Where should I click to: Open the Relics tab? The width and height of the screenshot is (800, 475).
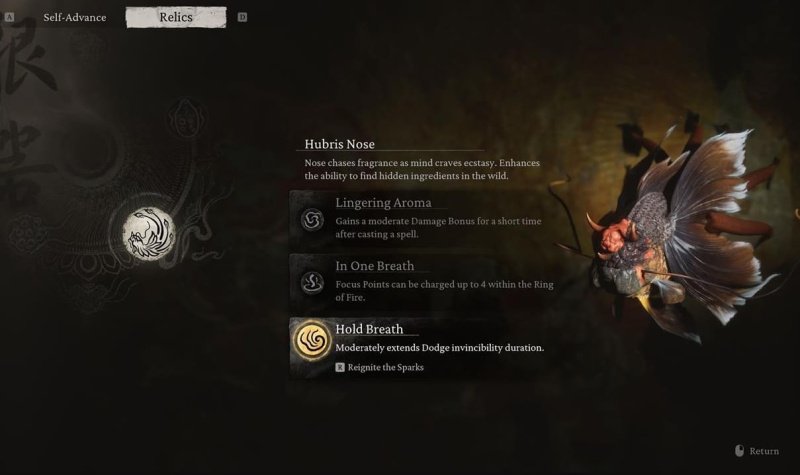pyautogui.click(x=176, y=17)
